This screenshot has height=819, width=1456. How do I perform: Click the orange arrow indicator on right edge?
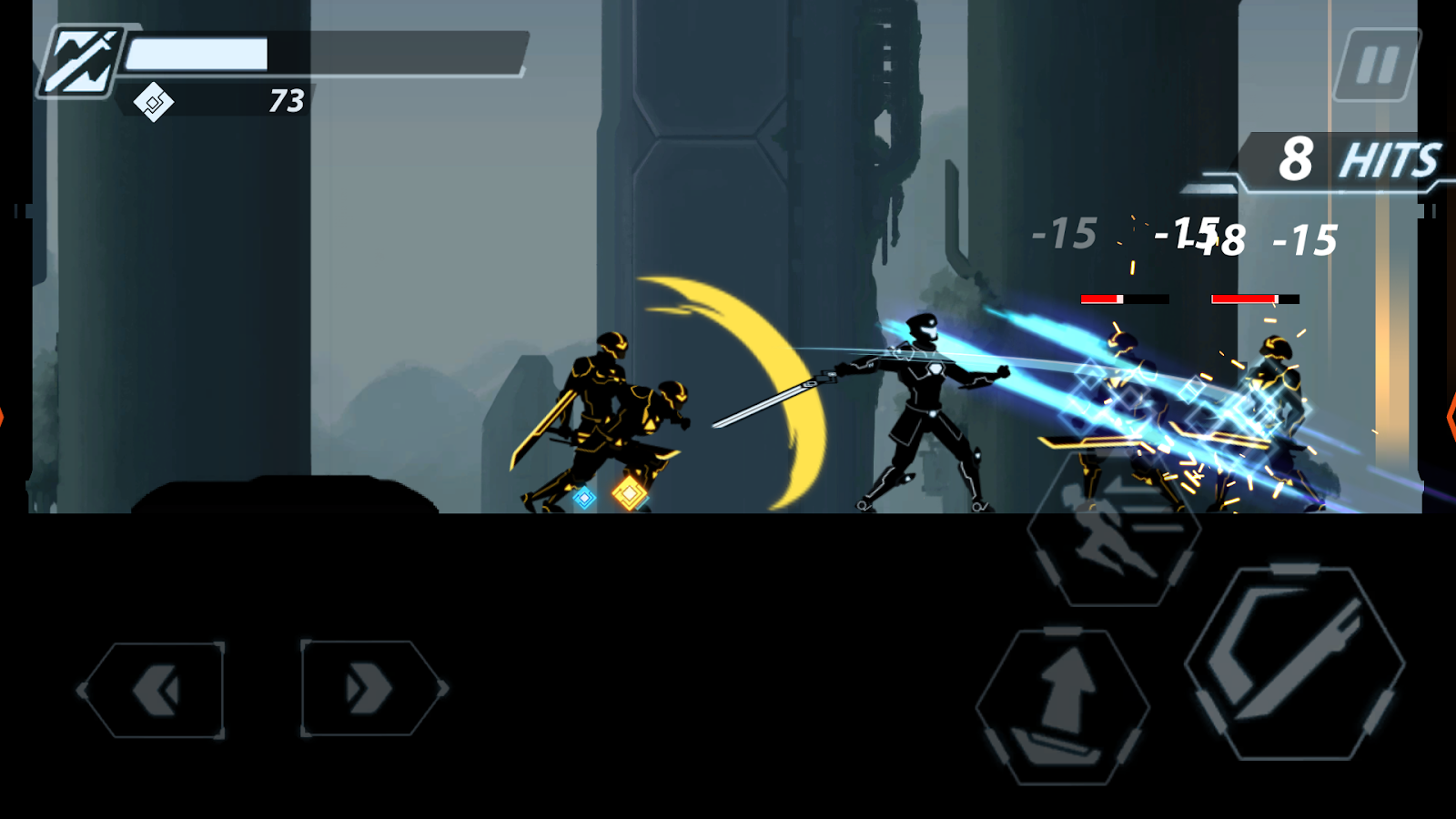click(x=1451, y=419)
